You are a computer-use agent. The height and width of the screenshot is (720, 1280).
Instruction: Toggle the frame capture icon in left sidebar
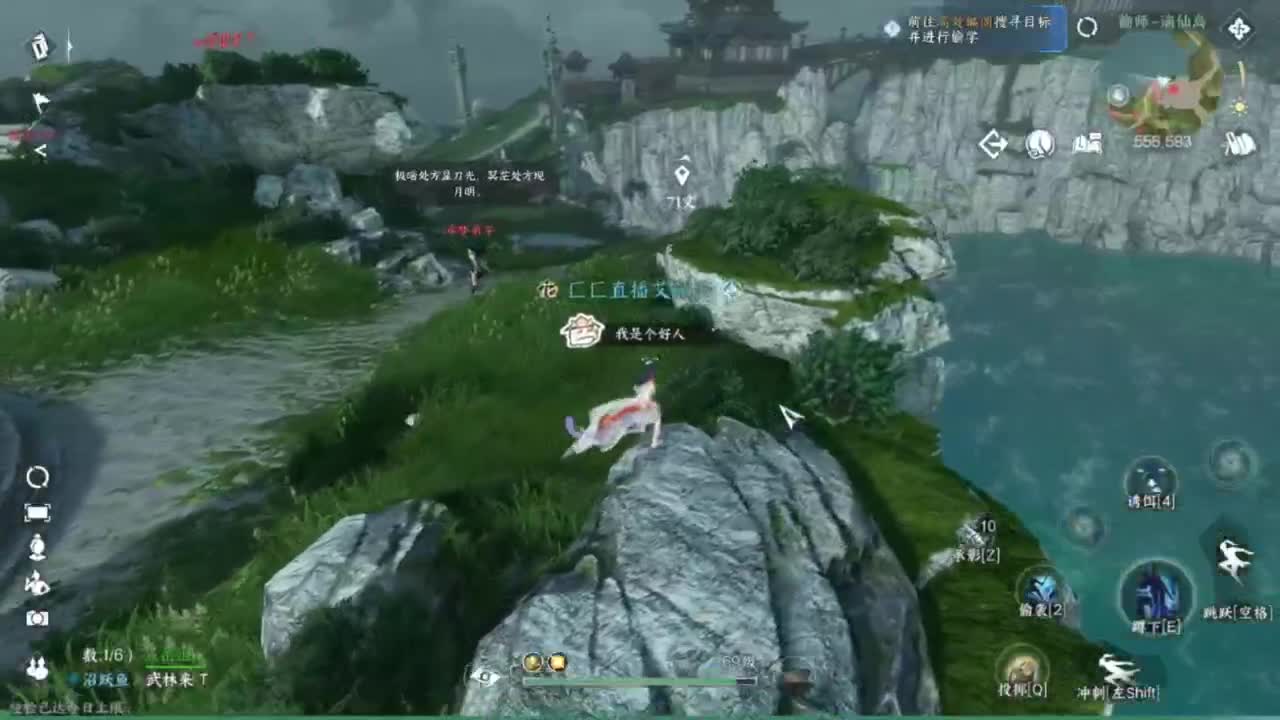(38, 511)
